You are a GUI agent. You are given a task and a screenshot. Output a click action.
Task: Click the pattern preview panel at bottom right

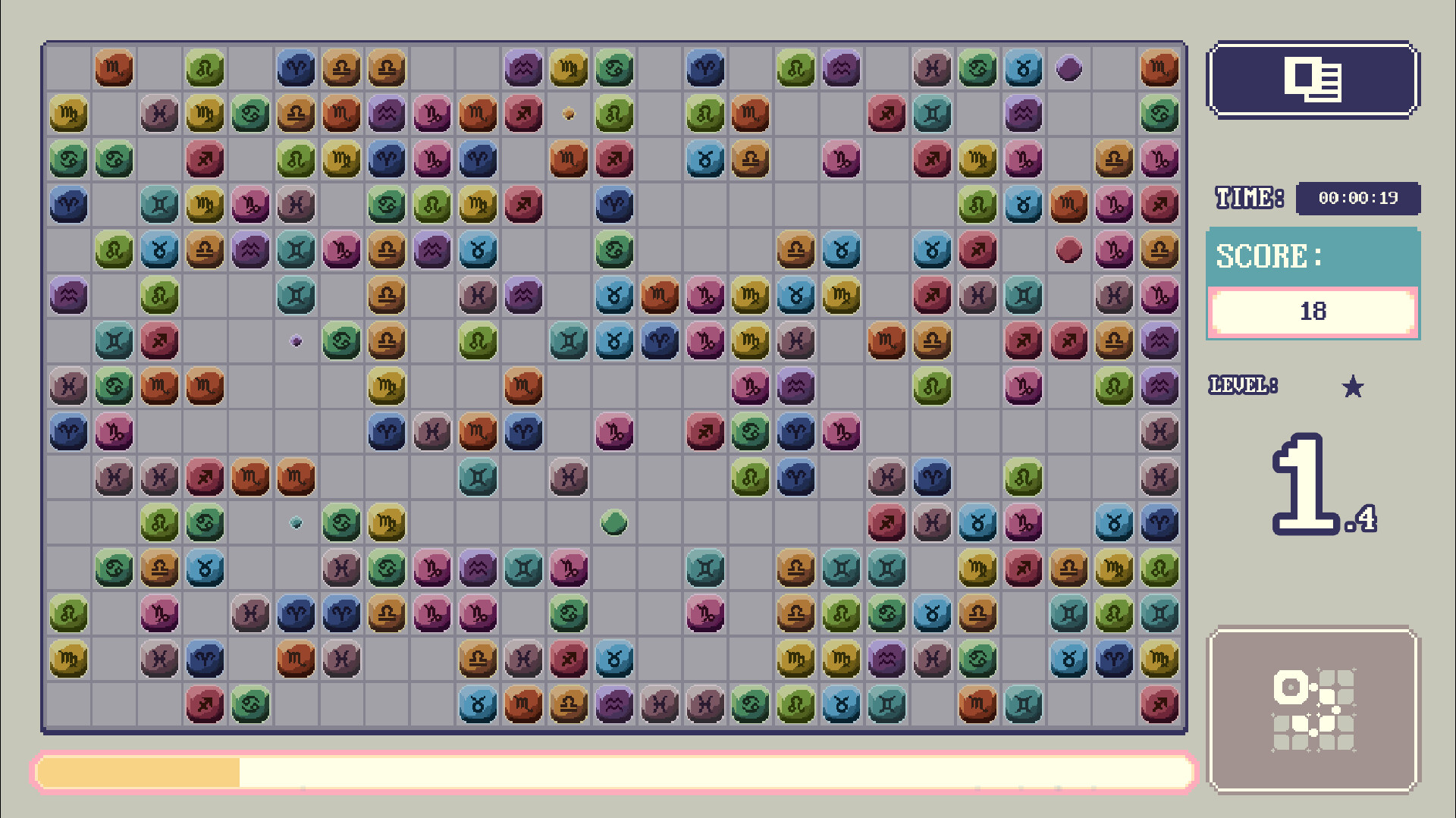[1313, 710]
